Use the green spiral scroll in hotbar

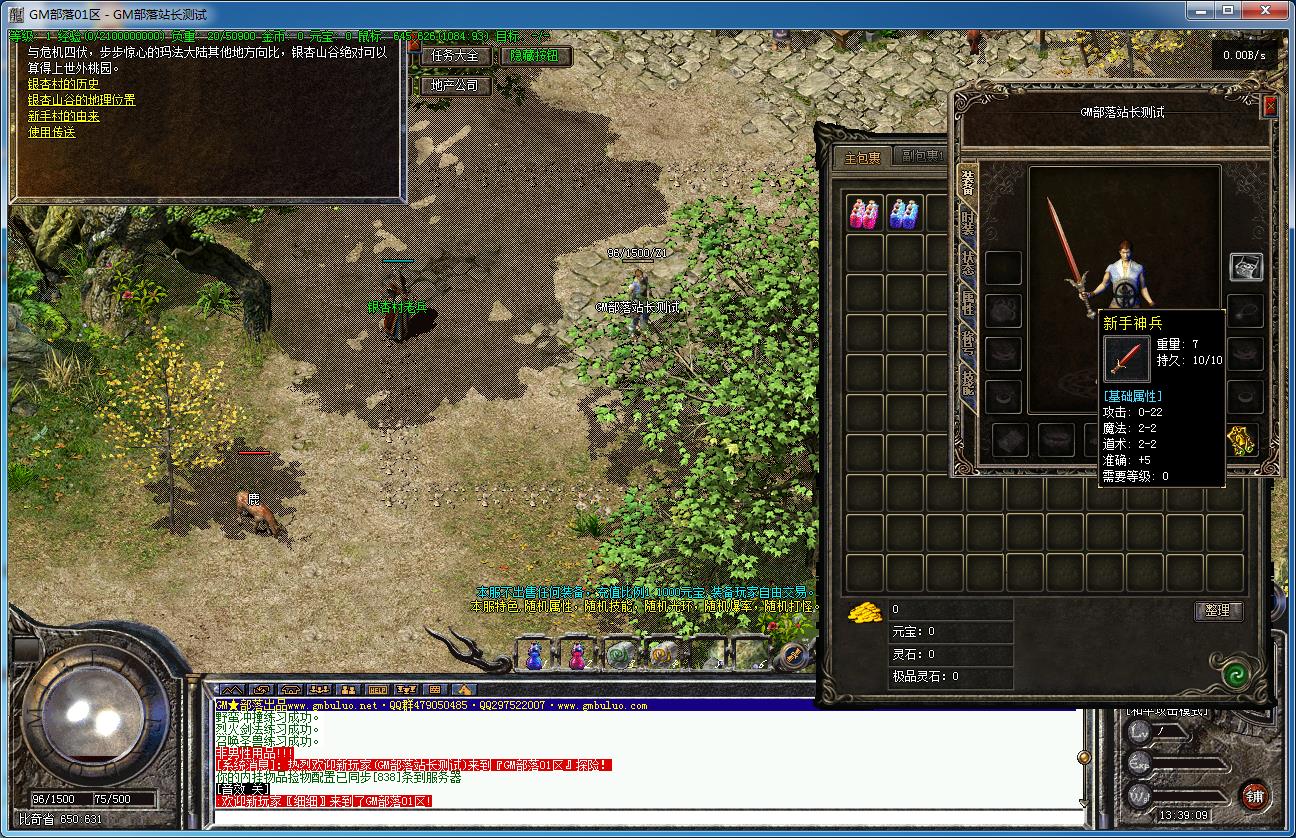619,655
